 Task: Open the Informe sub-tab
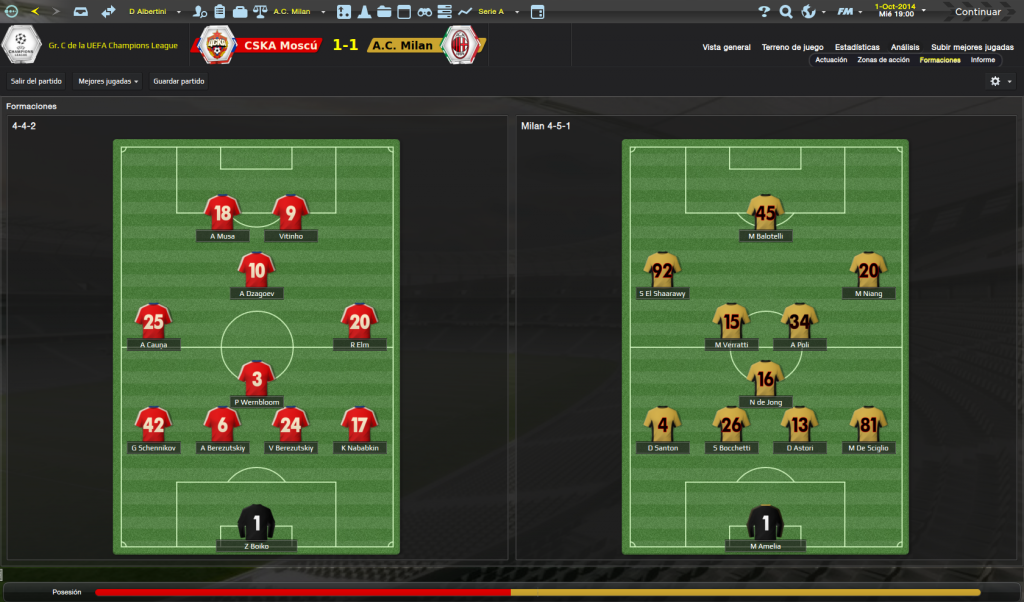983,60
